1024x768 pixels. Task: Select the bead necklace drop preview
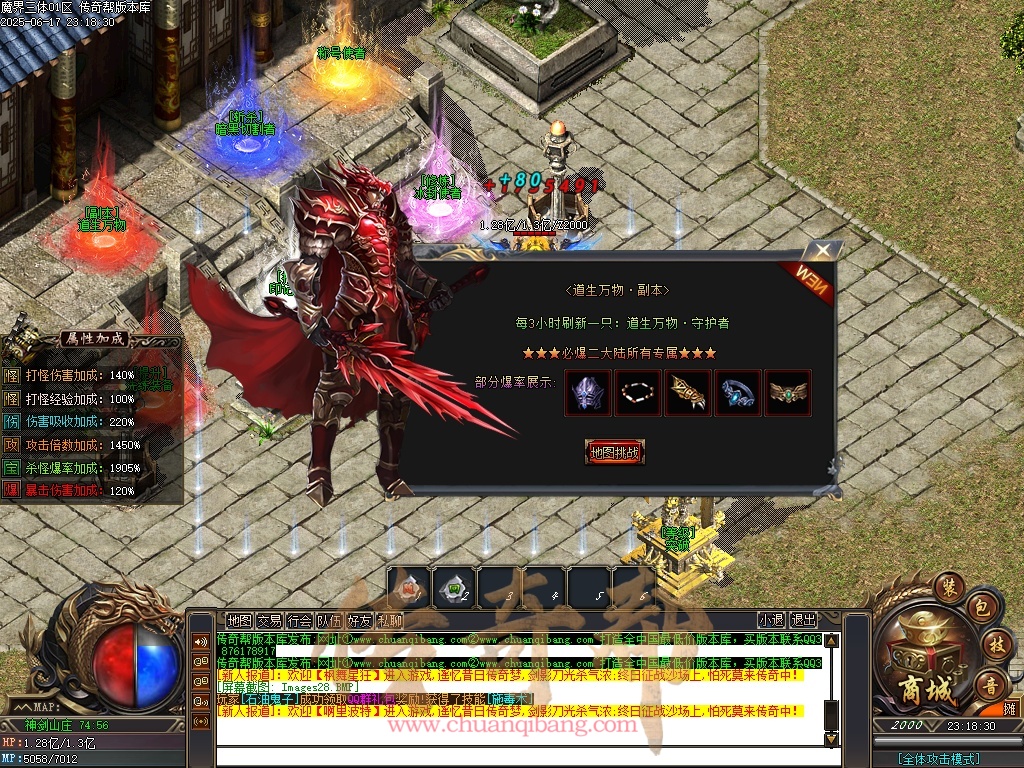coord(638,392)
